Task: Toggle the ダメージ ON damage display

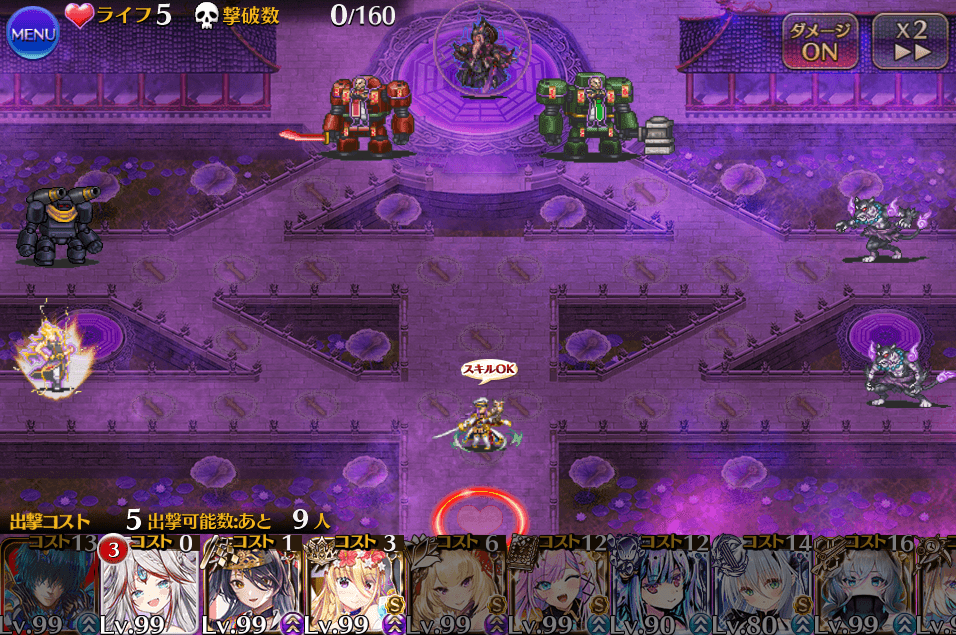Action: [819, 41]
